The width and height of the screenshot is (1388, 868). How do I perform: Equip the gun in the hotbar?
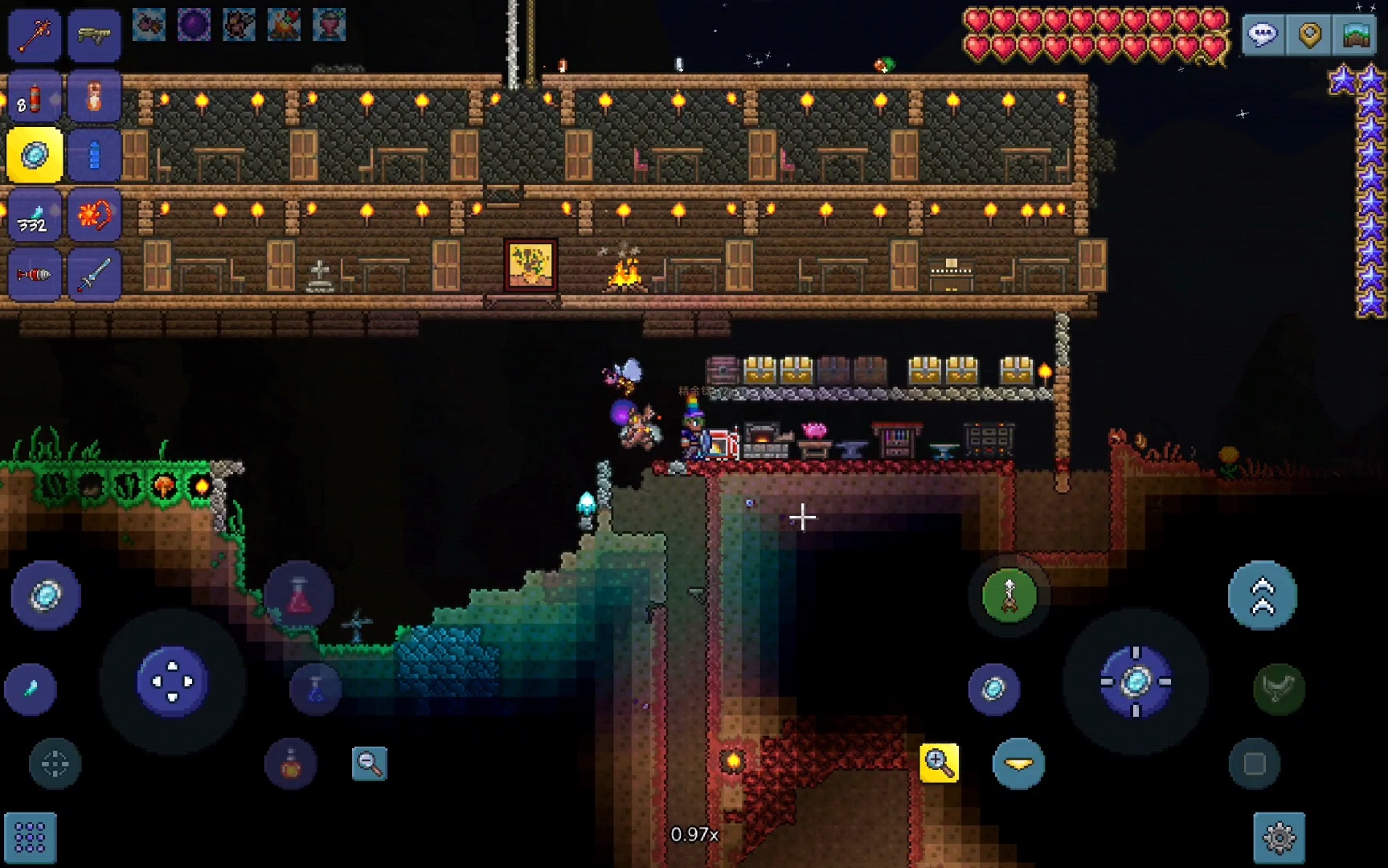(94, 35)
